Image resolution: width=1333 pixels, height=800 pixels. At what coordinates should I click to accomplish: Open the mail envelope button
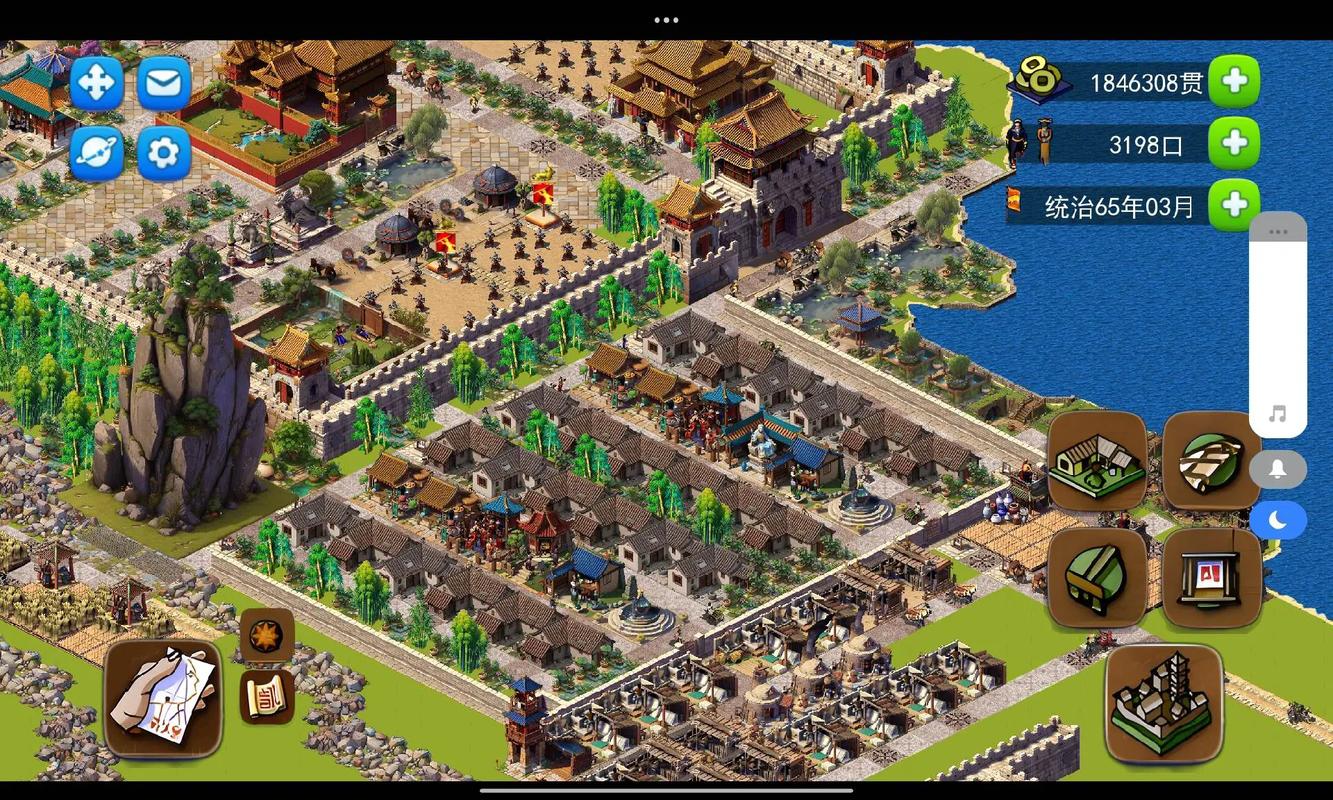[164, 83]
